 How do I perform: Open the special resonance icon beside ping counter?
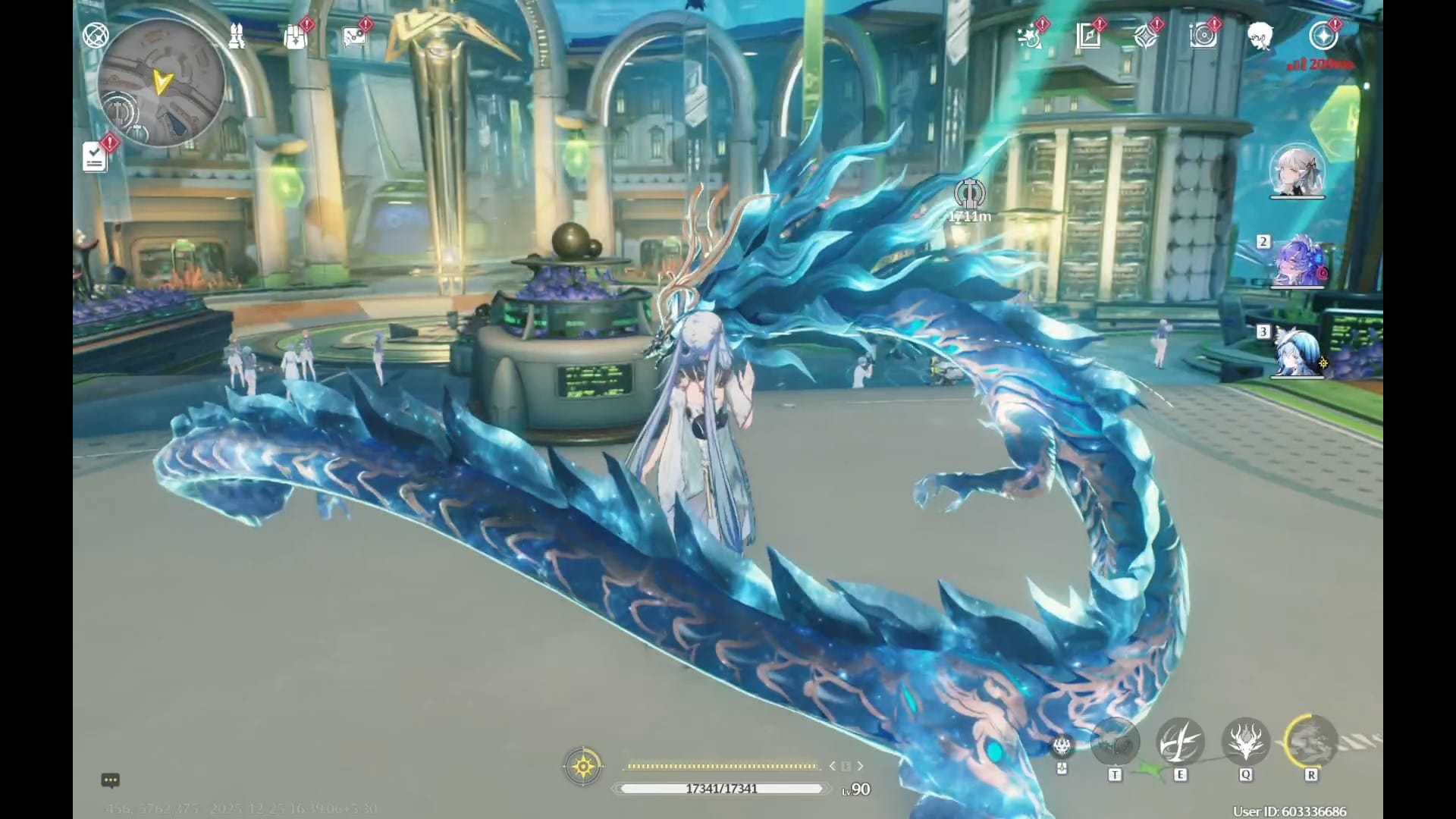pyautogui.click(x=1324, y=34)
